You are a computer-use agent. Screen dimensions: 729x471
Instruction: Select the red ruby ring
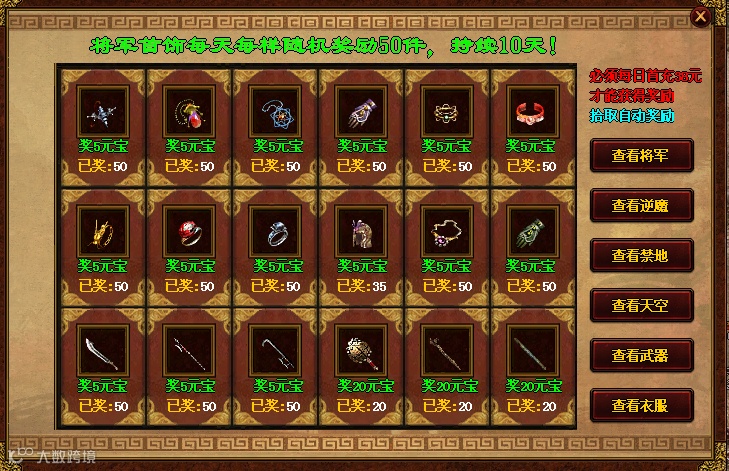pos(189,230)
